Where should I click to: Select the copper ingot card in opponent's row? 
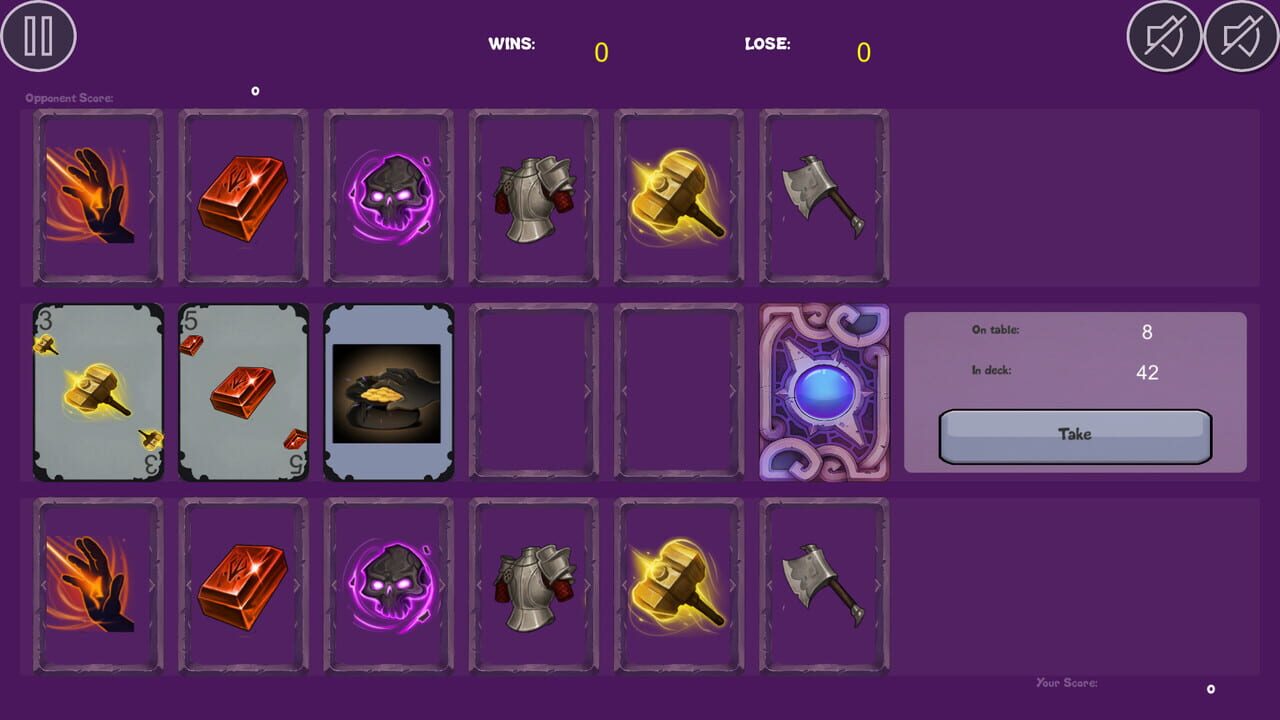pyautogui.click(x=242, y=196)
